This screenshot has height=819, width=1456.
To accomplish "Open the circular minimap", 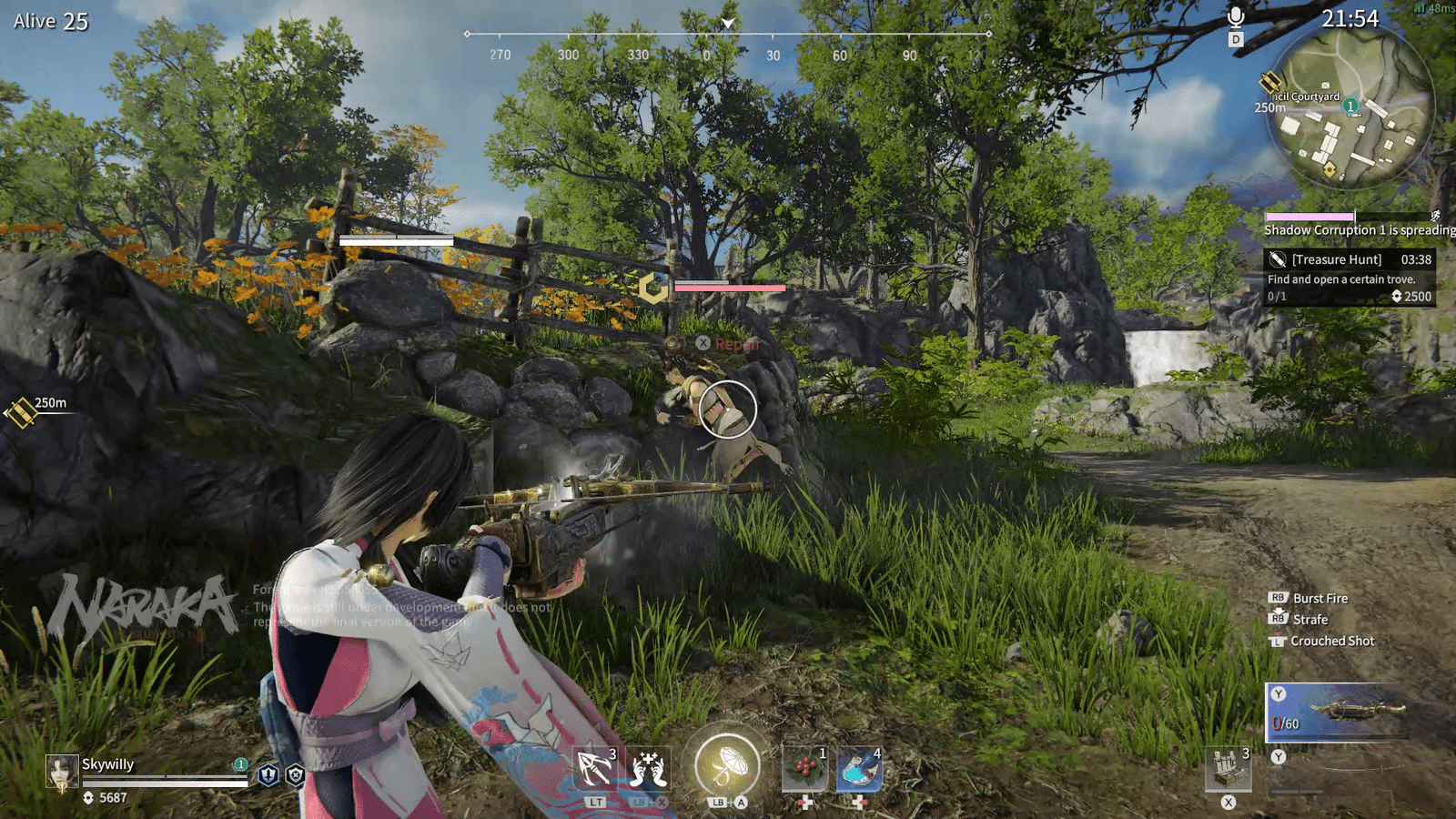I will (1350, 109).
